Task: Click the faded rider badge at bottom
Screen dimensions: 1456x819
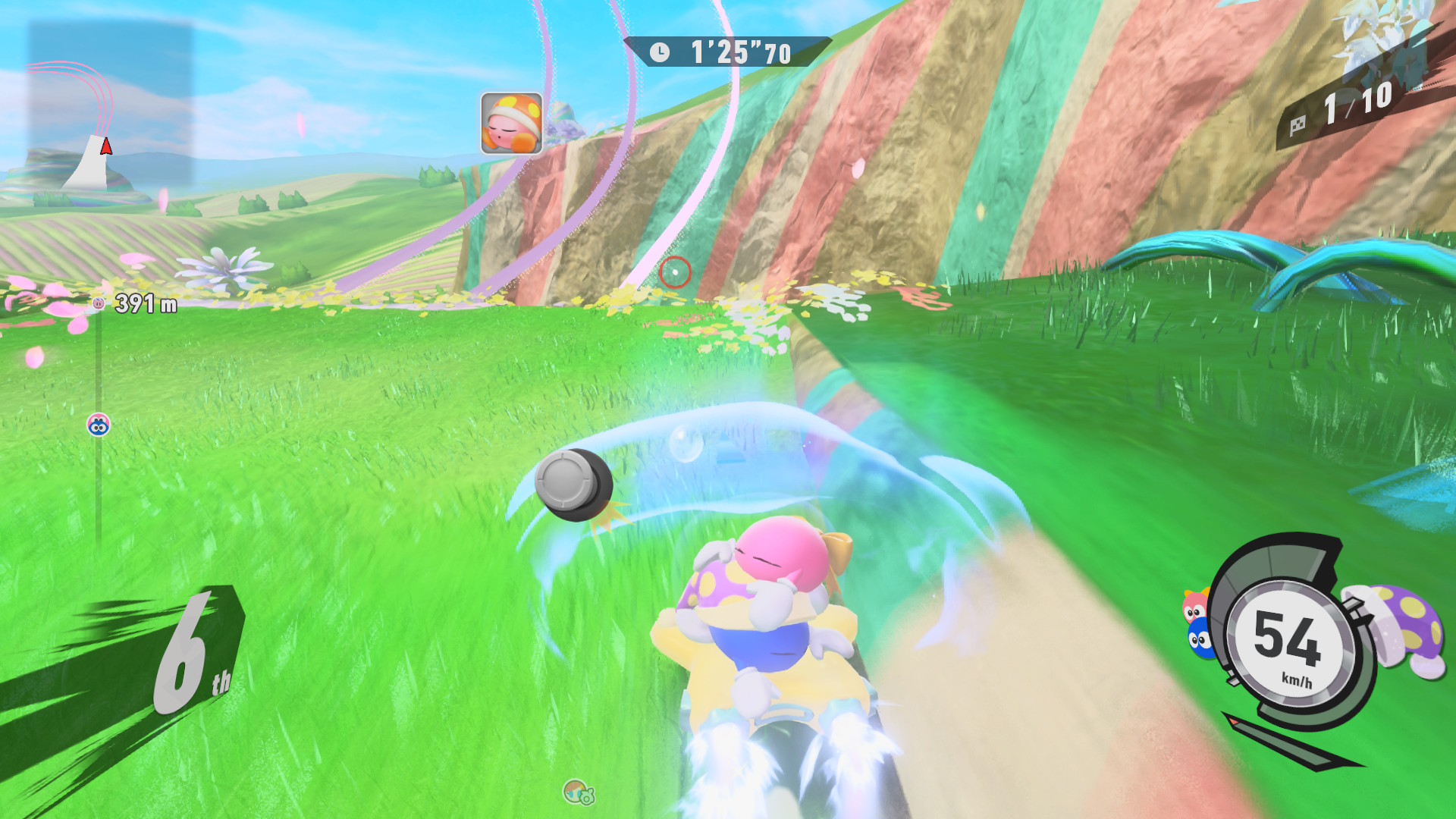Action: pos(579,792)
